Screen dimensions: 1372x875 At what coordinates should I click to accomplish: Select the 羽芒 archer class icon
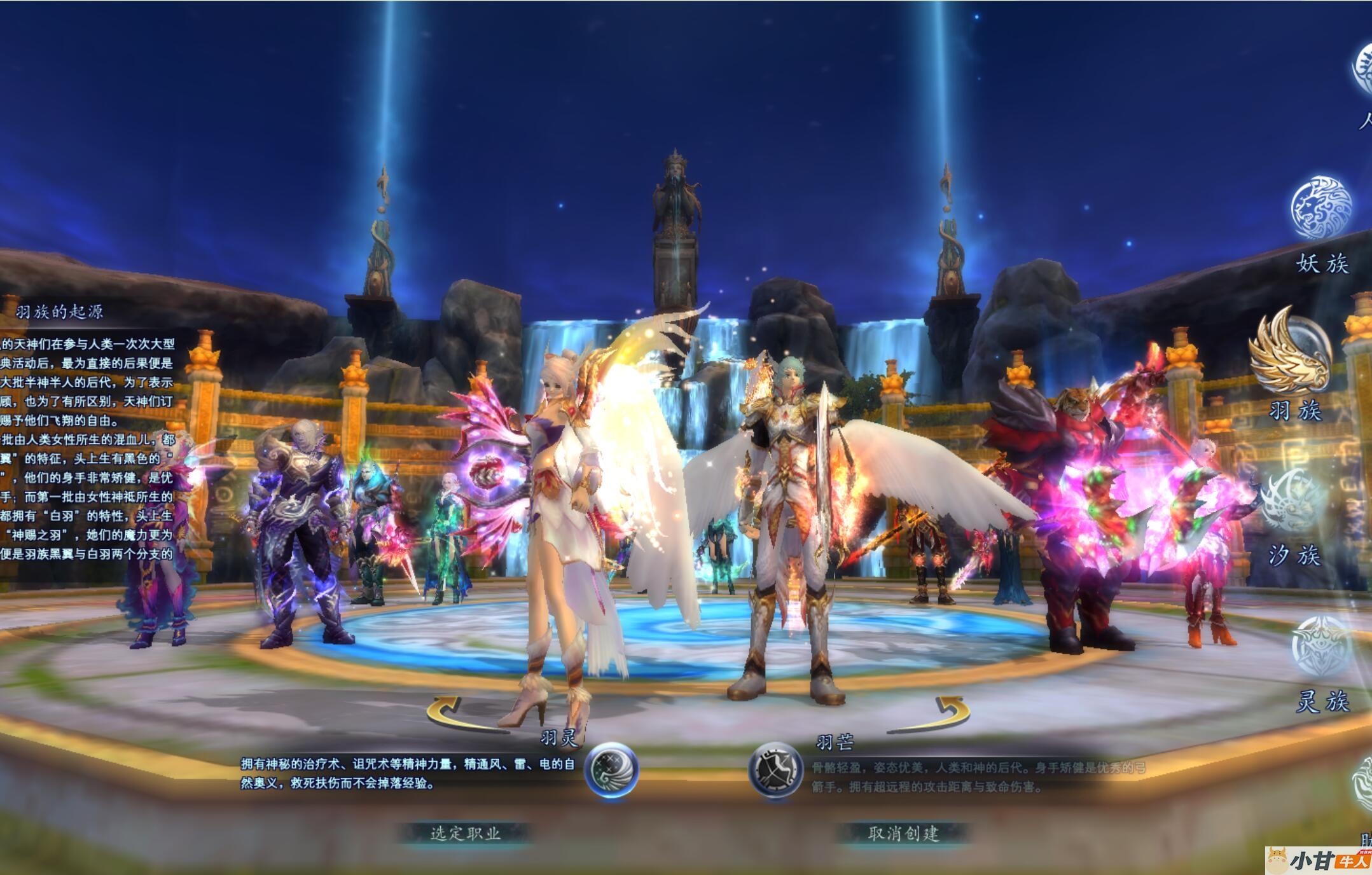point(775,769)
